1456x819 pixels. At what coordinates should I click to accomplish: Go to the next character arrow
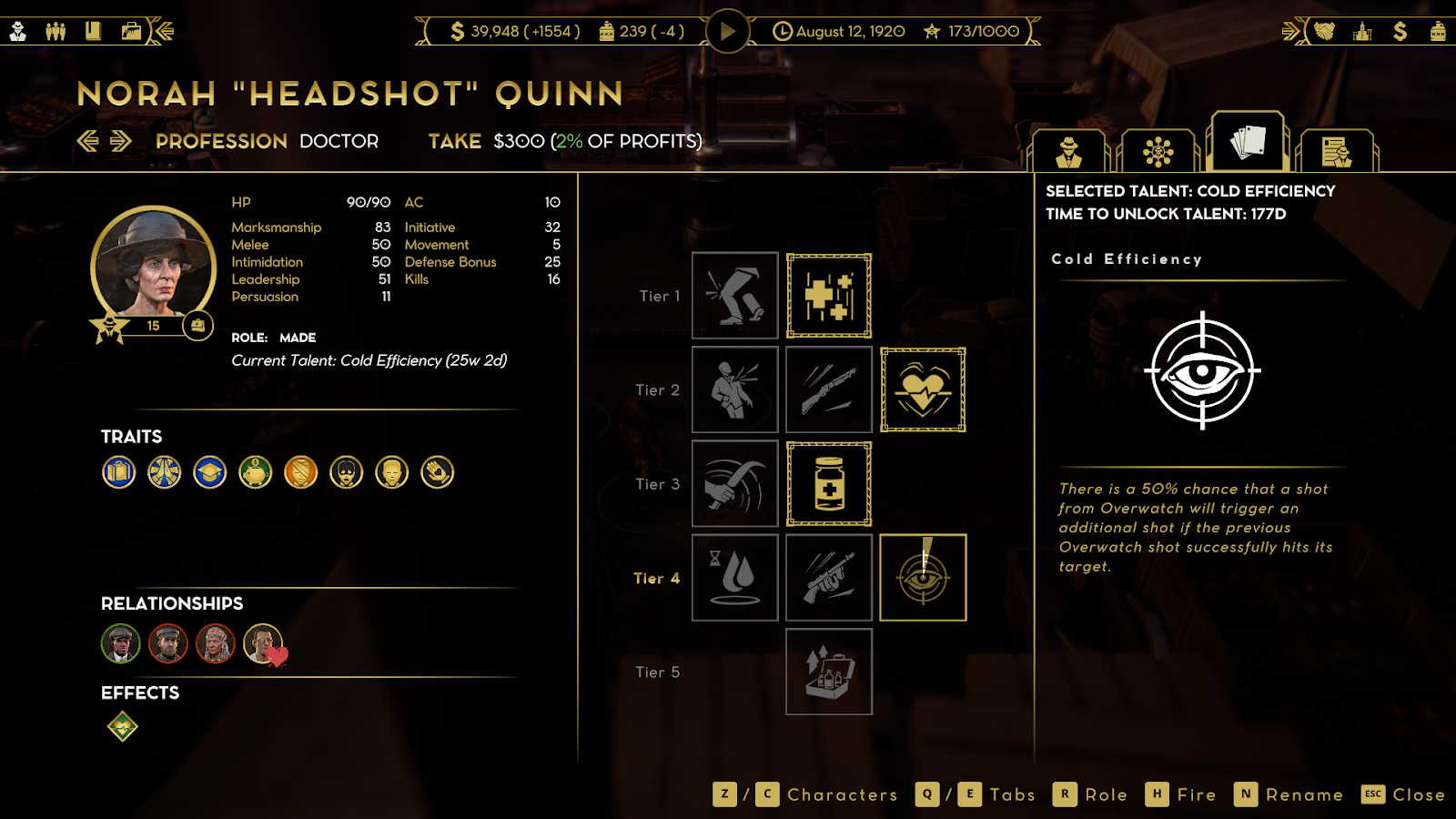tap(121, 141)
